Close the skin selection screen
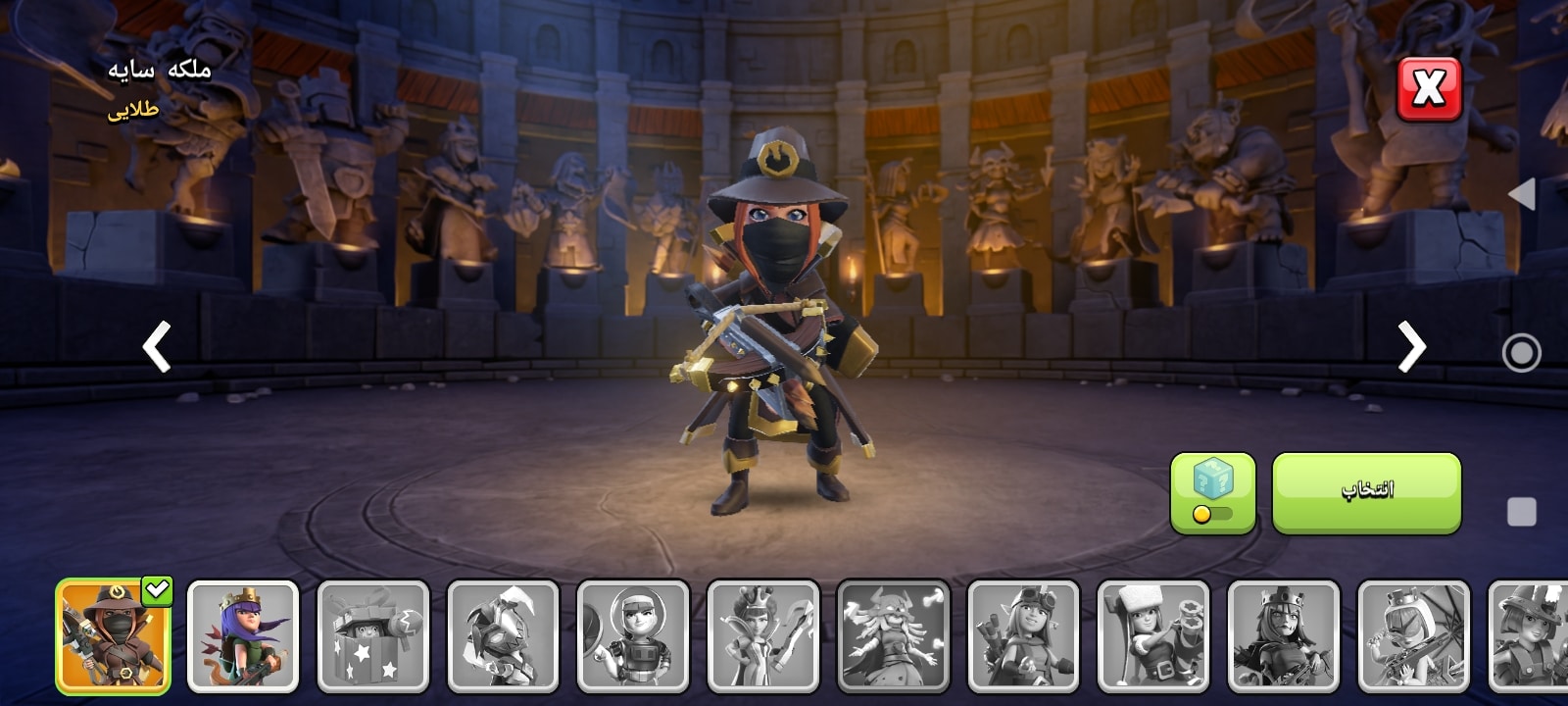The image size is (1568, 706). click(x=1428, y=89)
